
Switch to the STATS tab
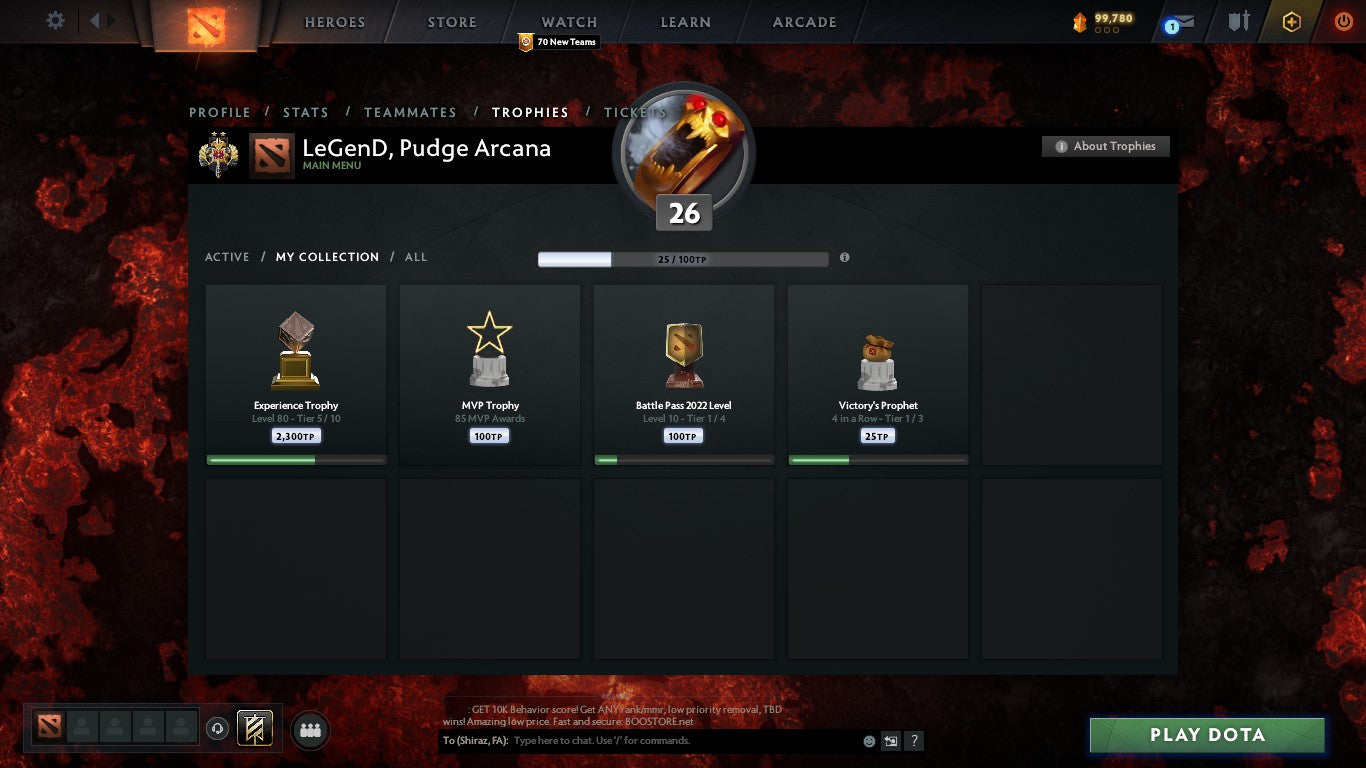click(305, 113)
